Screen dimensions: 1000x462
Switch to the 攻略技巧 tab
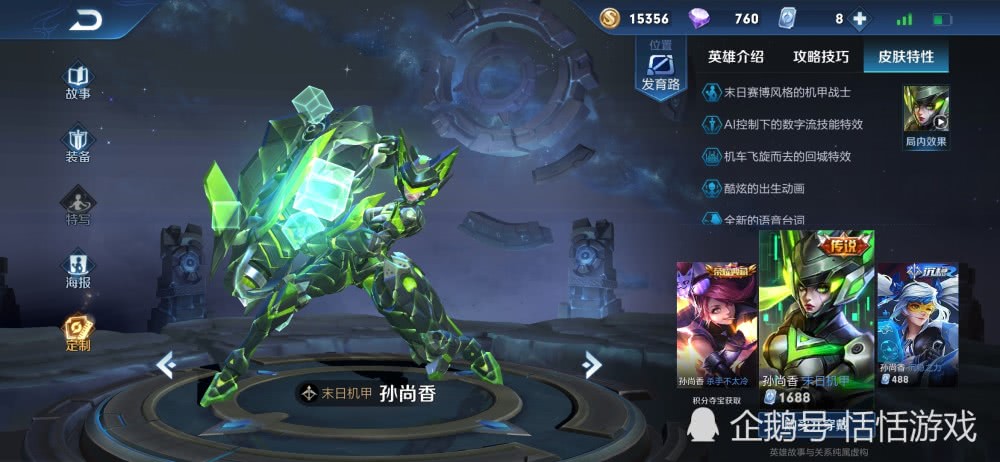point(821,57)
